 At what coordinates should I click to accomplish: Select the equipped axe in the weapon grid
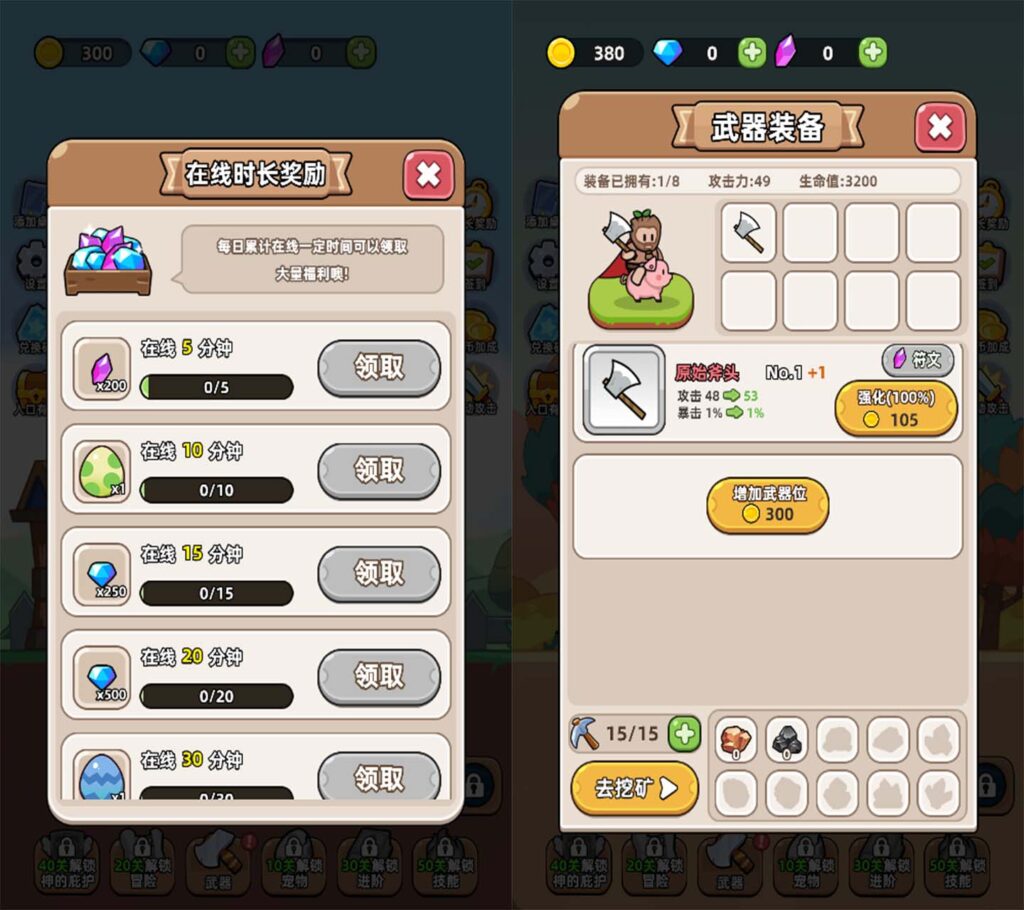tap(748, 233)
